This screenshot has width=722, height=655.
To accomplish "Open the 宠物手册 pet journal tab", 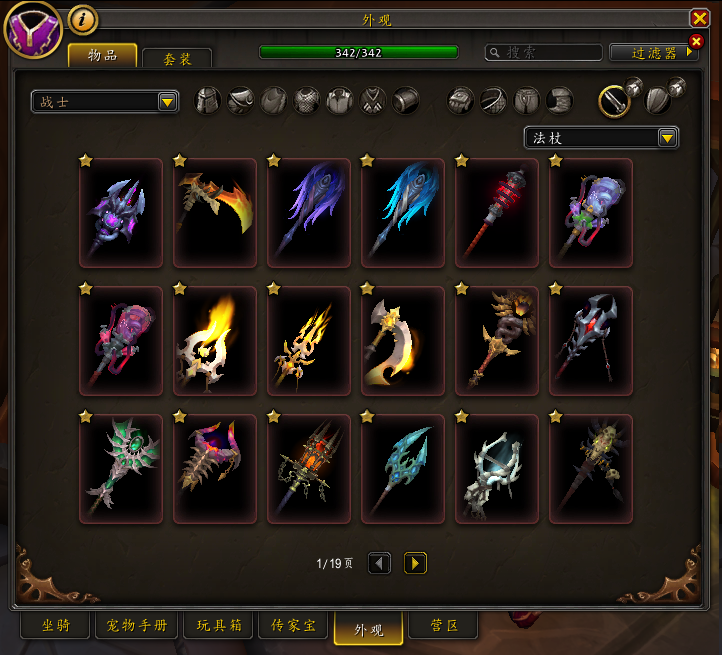I will coord(137,626).
